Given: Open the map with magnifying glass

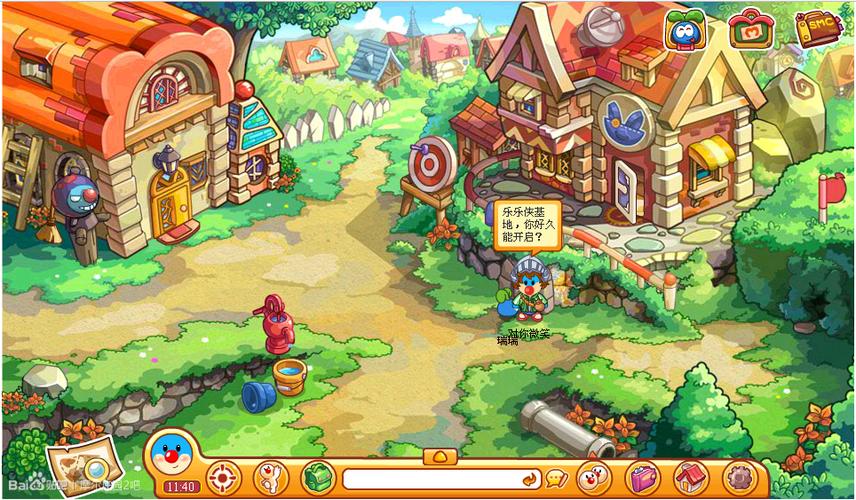Looking at the screenshot, I should pyautogui.click(x=76, y=466).
